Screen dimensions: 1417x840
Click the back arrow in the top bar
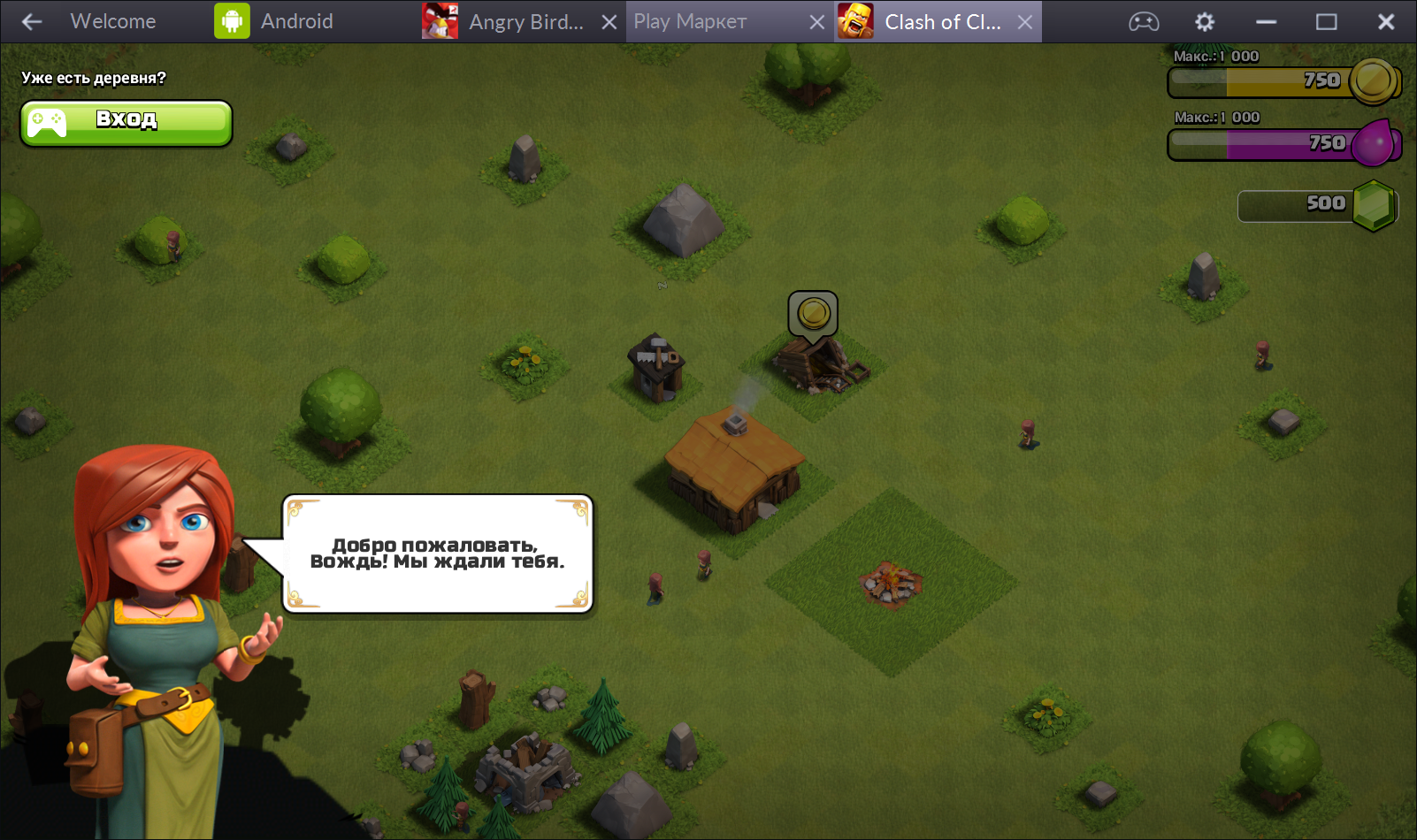(x=32, y=21)
